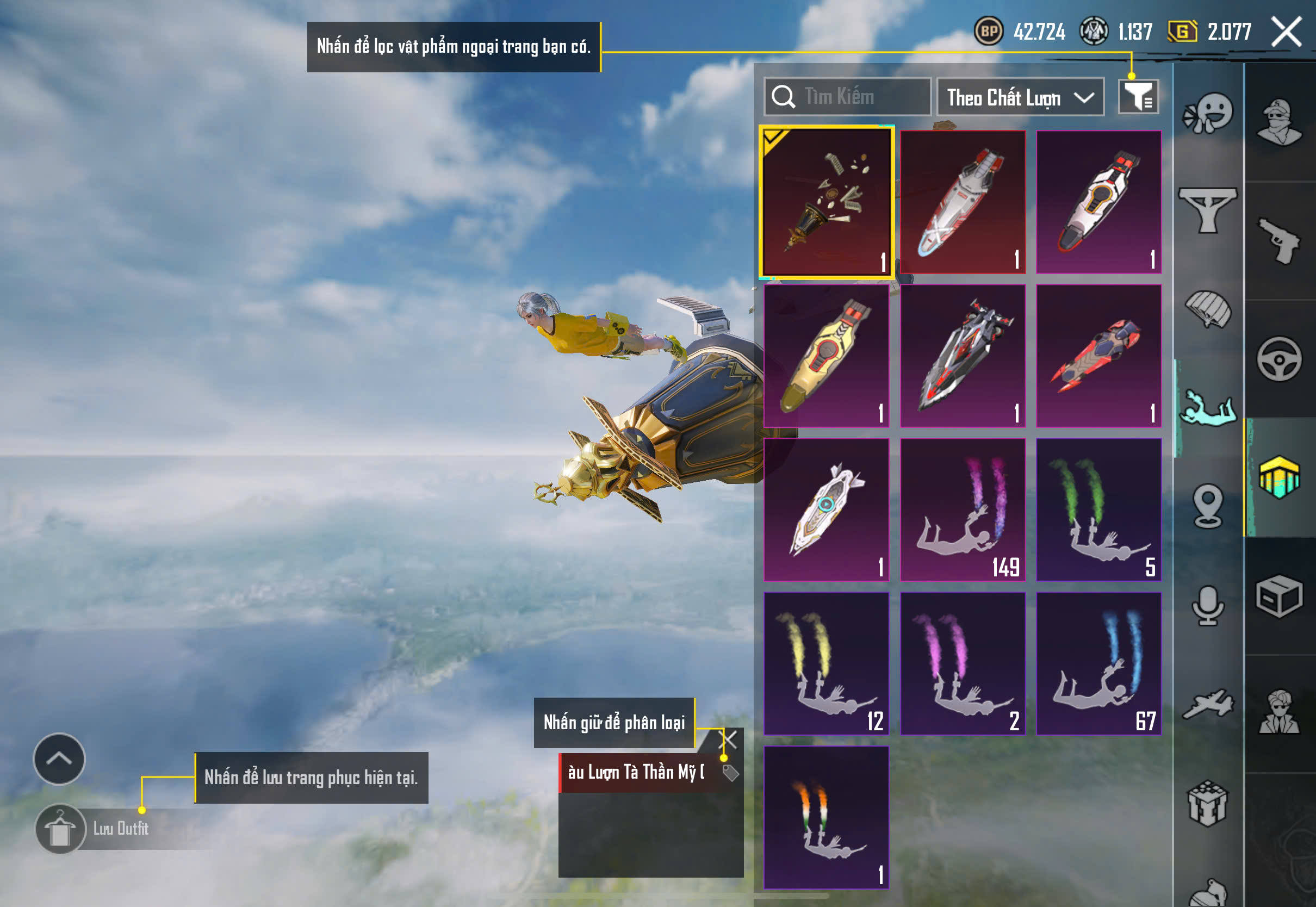Pick the green smoke trail item
This screenshot has height=907, width=1316.
click(1098, 510)
